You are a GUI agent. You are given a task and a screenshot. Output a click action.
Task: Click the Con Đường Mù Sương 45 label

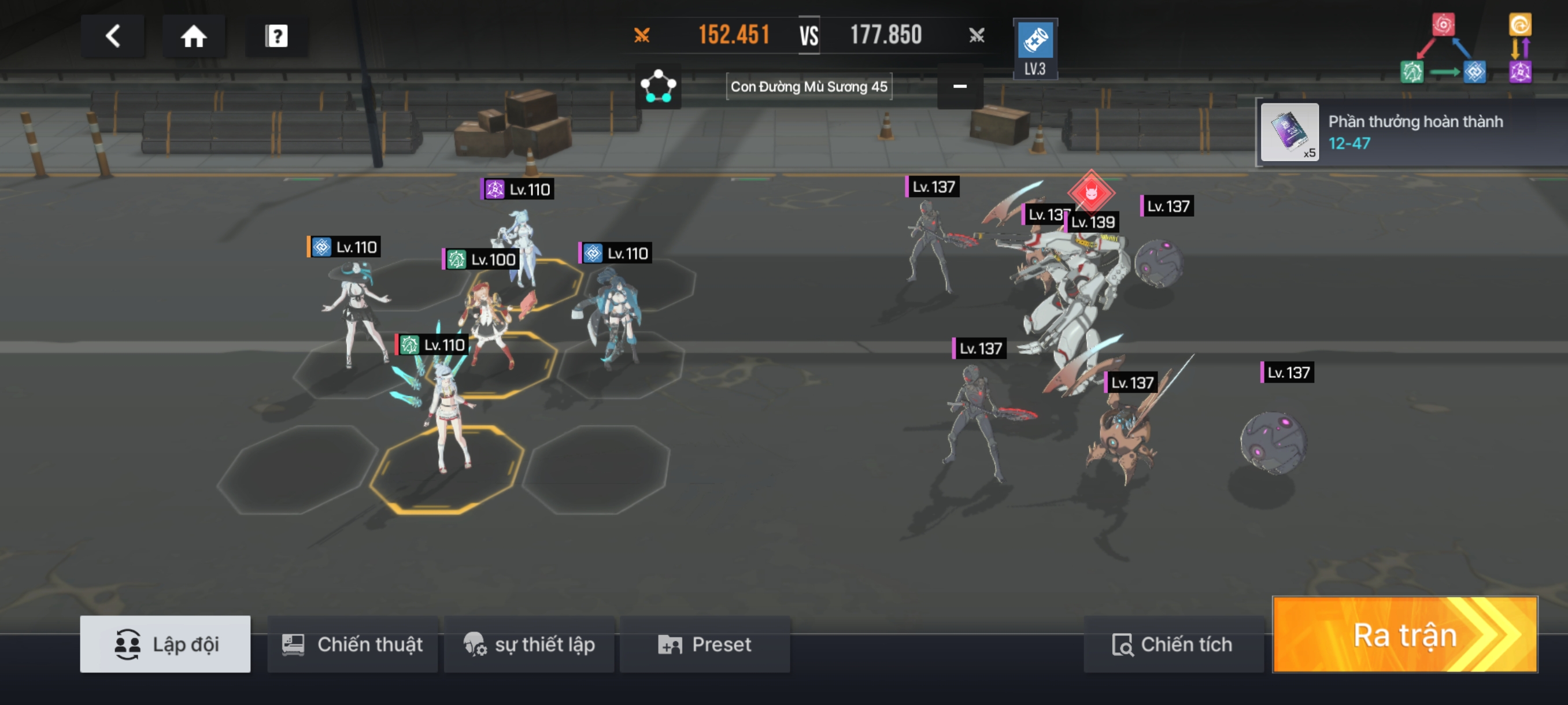(x=808, y=87)
